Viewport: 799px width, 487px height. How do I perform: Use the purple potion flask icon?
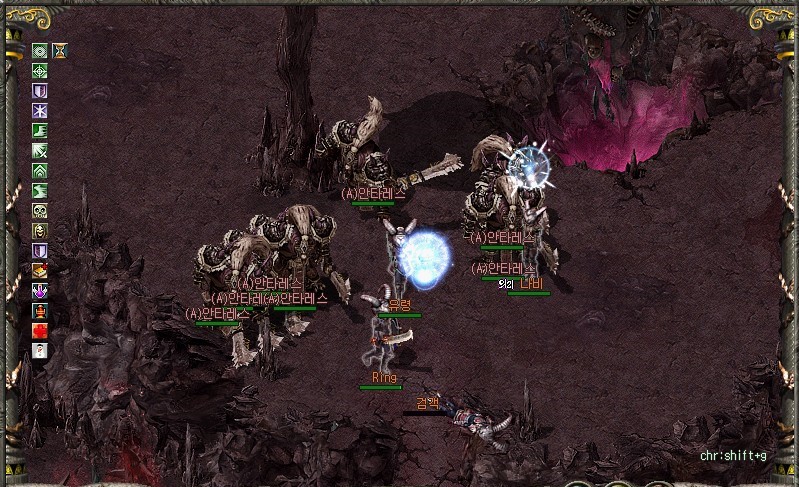click(40, 290)
